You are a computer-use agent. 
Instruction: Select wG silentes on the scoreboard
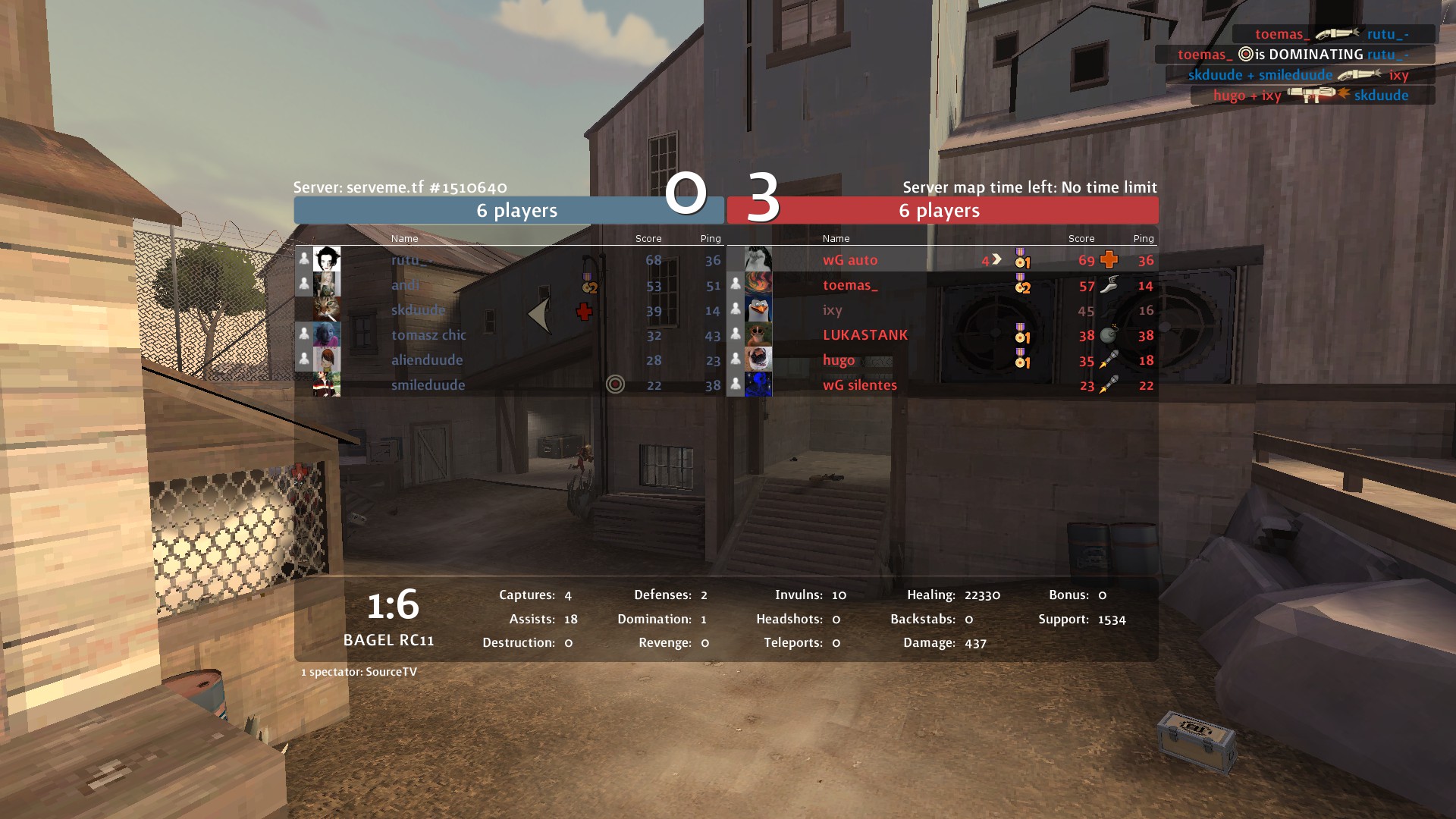(941, 385)
